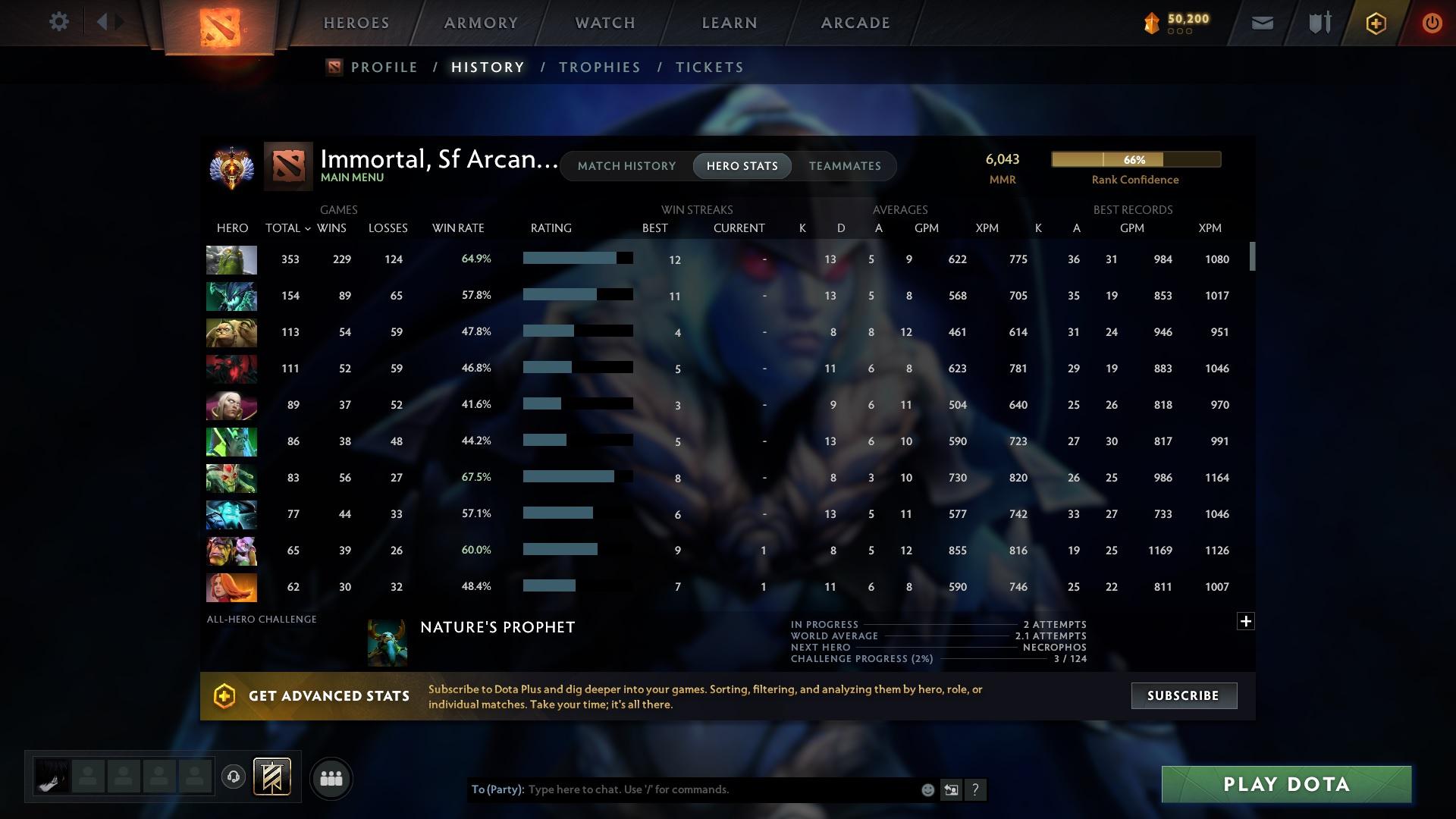The image size is (1456, 819).
Task: Click the Nature's Prophet challenge portrait
Action: 388,641
